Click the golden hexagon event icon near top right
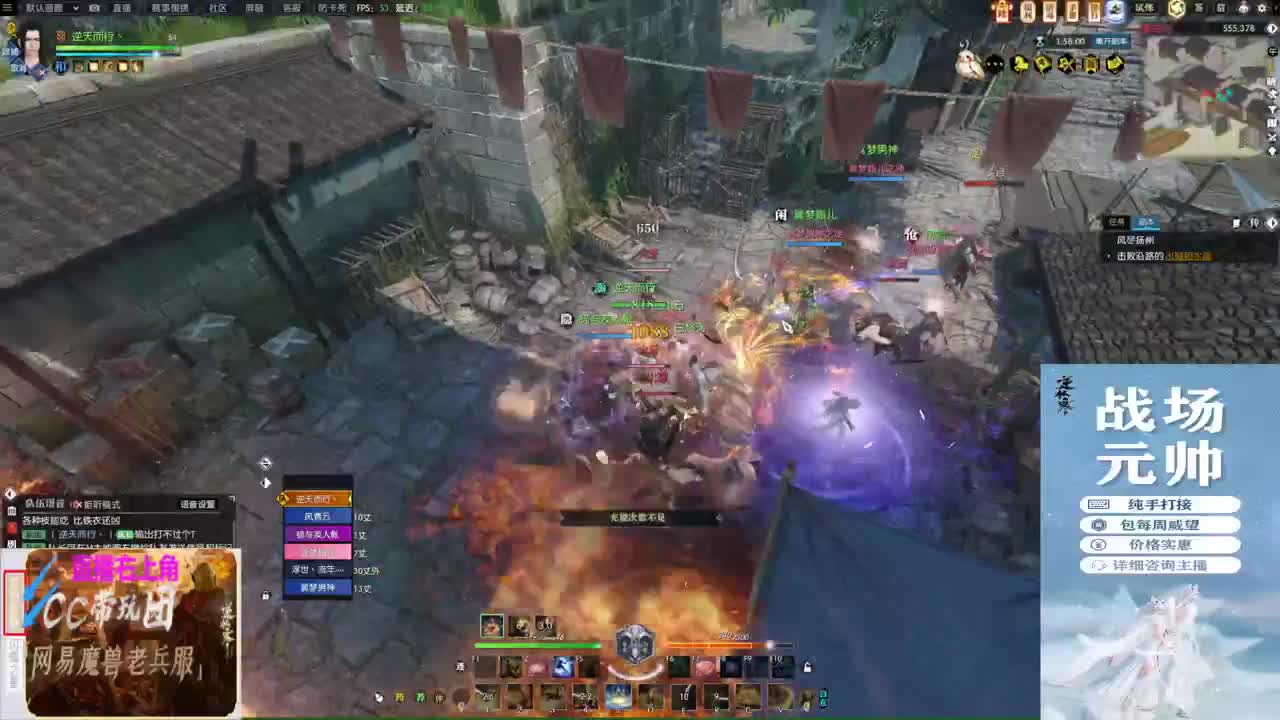1280x720 pixels. point(1176,8)
